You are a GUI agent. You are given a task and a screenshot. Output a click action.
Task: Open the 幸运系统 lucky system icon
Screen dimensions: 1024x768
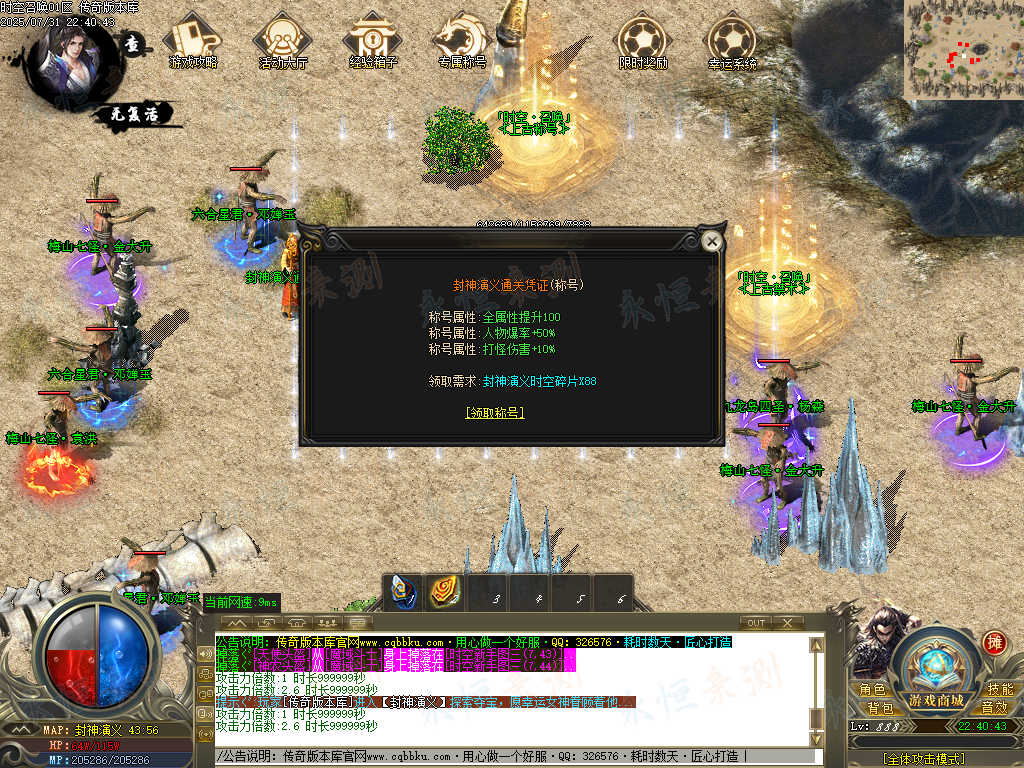point(733,40)
